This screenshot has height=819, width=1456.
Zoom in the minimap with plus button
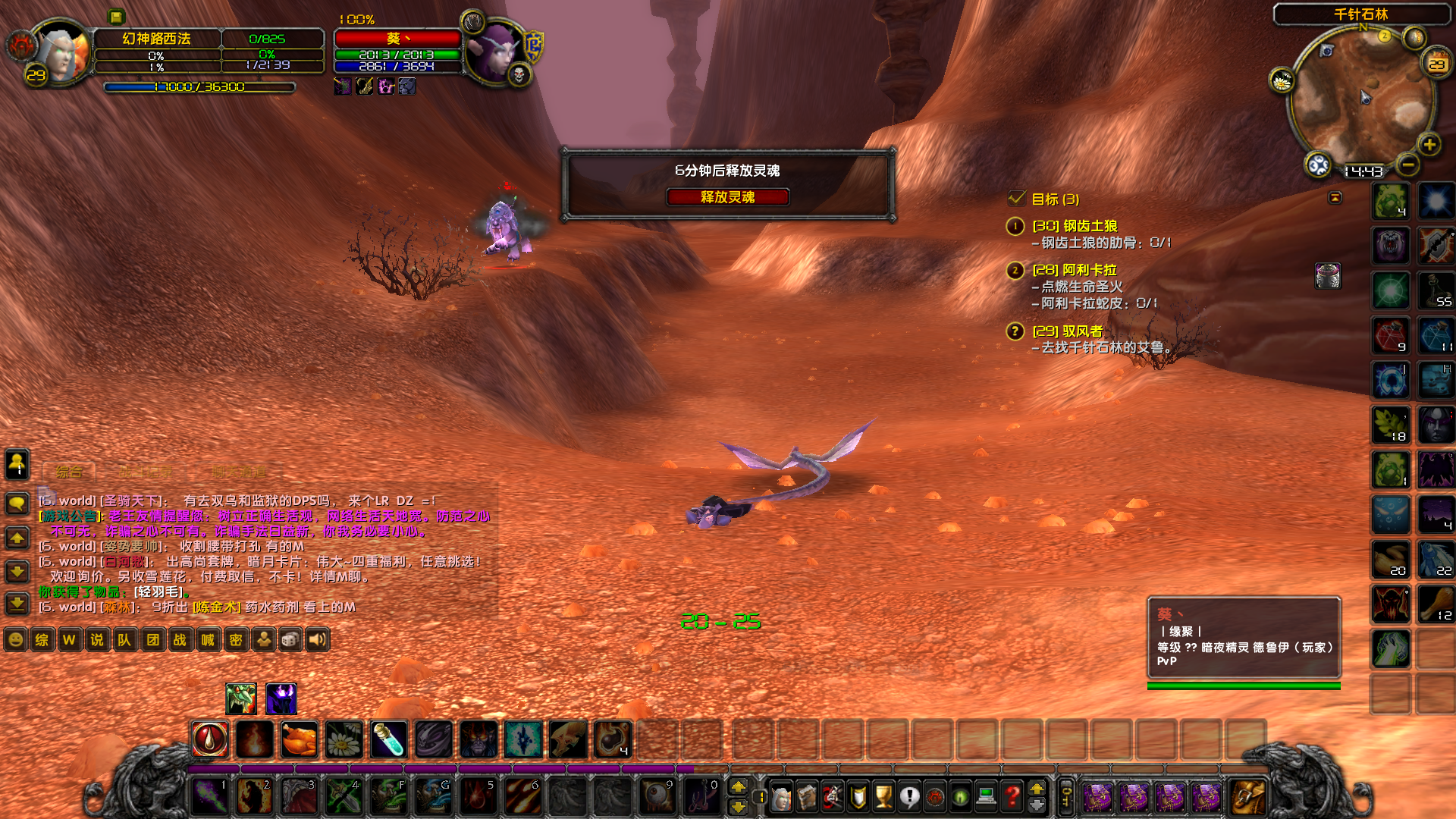pos(1429,144)
